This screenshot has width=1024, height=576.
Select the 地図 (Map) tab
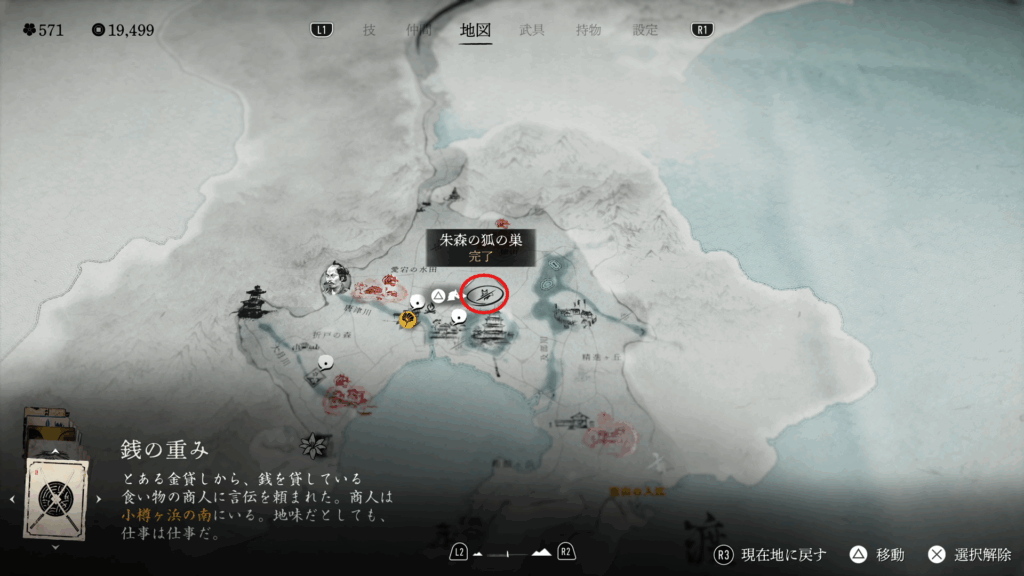476,30
